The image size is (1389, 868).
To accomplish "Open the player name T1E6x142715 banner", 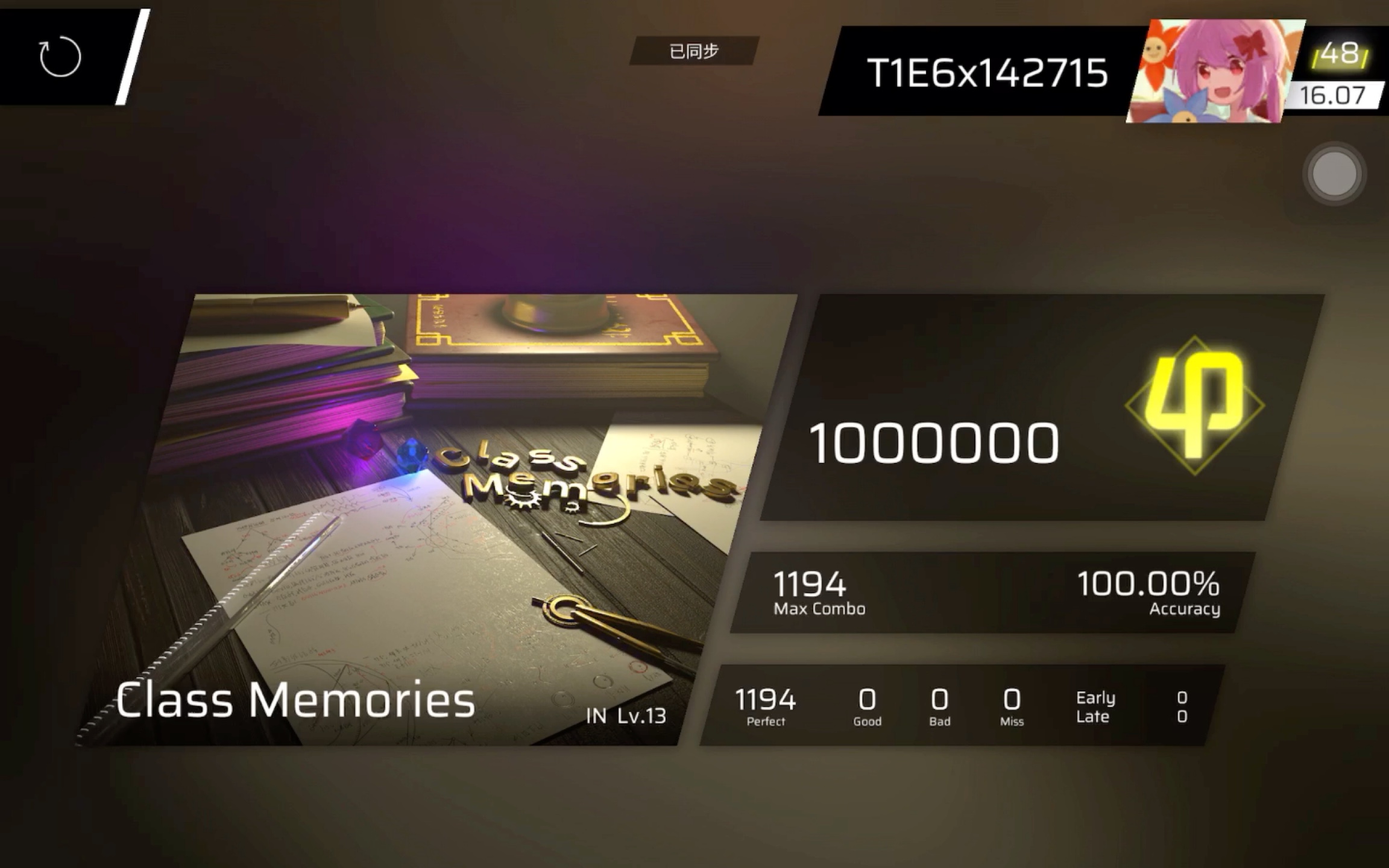I will [987, 71].
